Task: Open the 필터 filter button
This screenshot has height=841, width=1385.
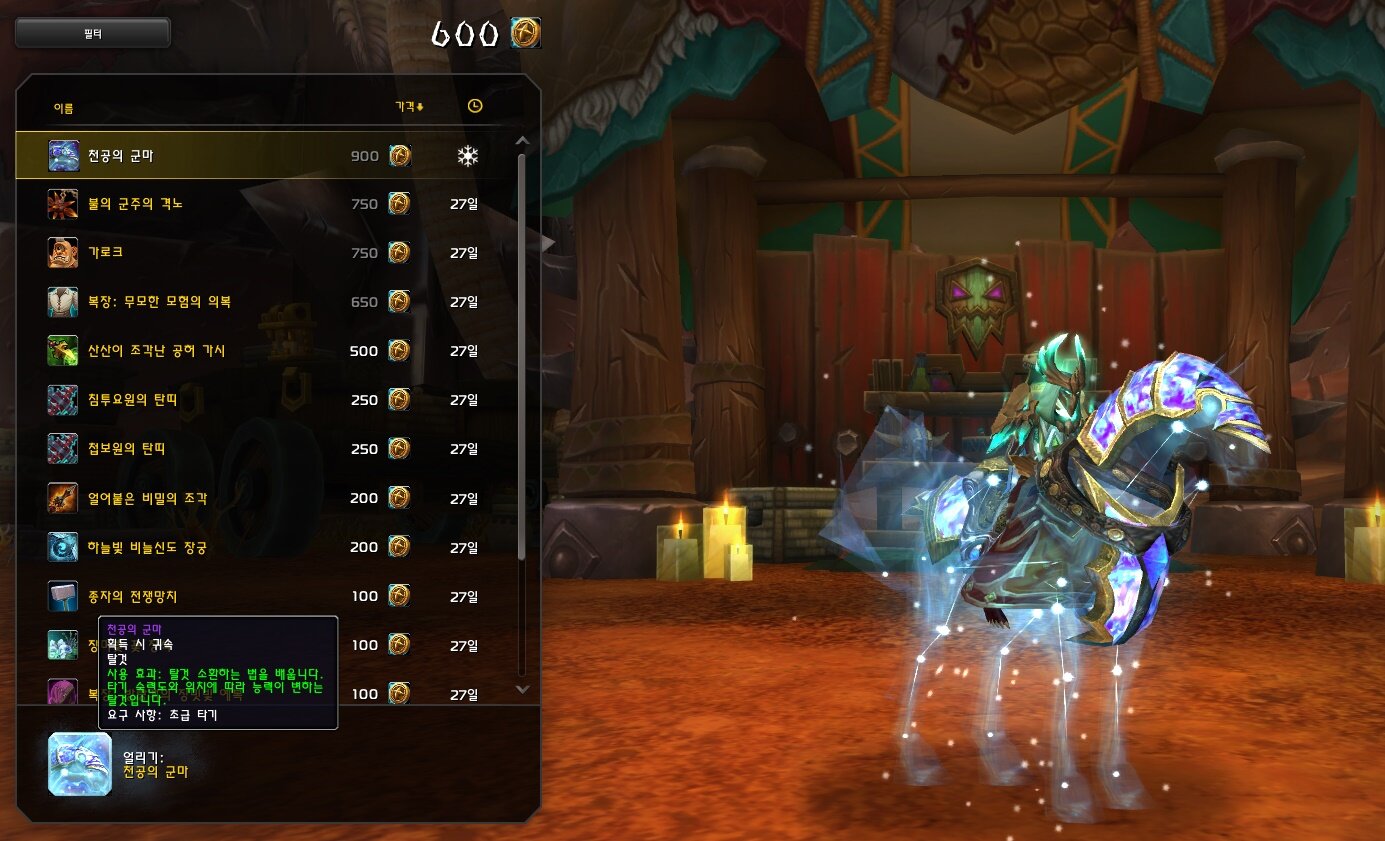Action: (93, 33)
